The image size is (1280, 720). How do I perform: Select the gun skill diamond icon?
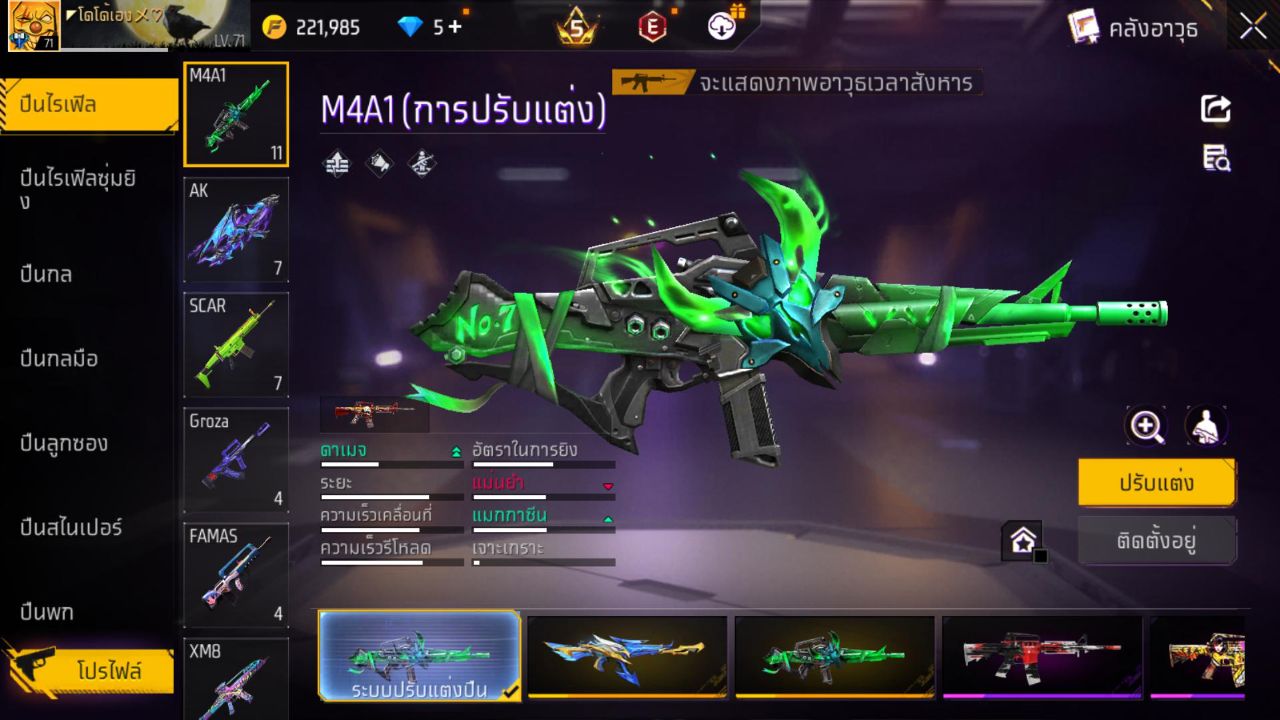pyautogui.click(x=421, y=163)
